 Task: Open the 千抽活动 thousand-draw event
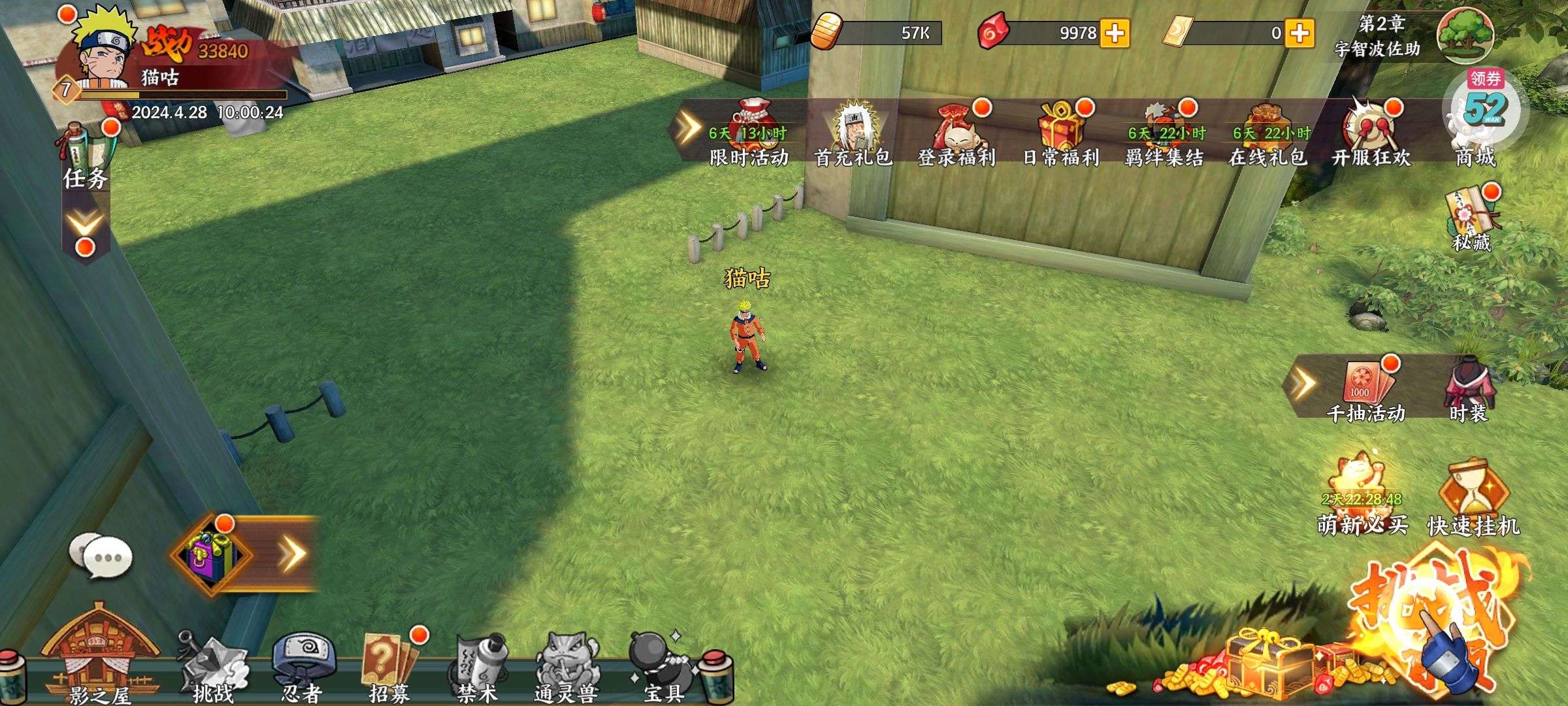pos(1366,391)
